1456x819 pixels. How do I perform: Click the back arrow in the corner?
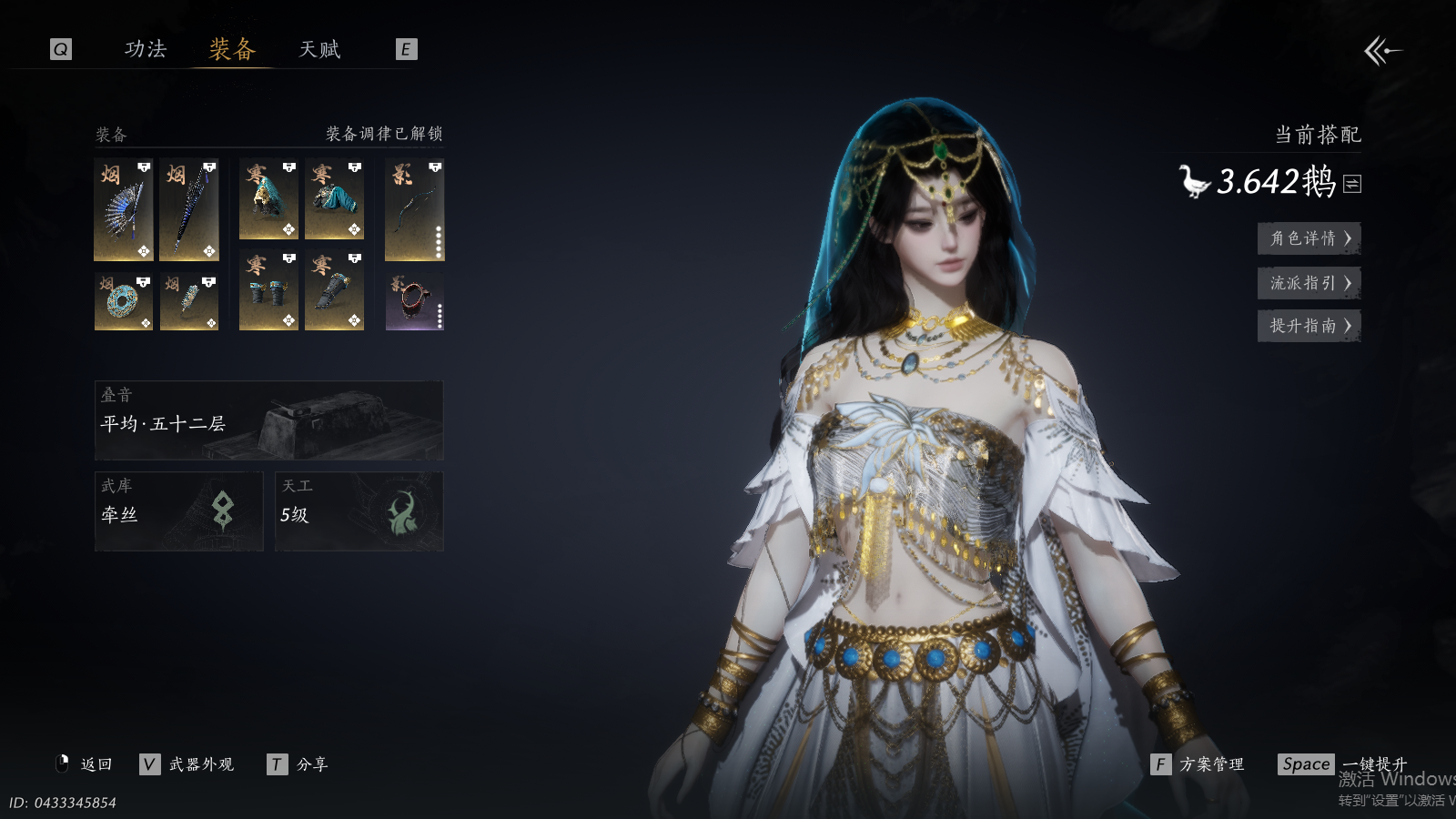point(1382,51)
